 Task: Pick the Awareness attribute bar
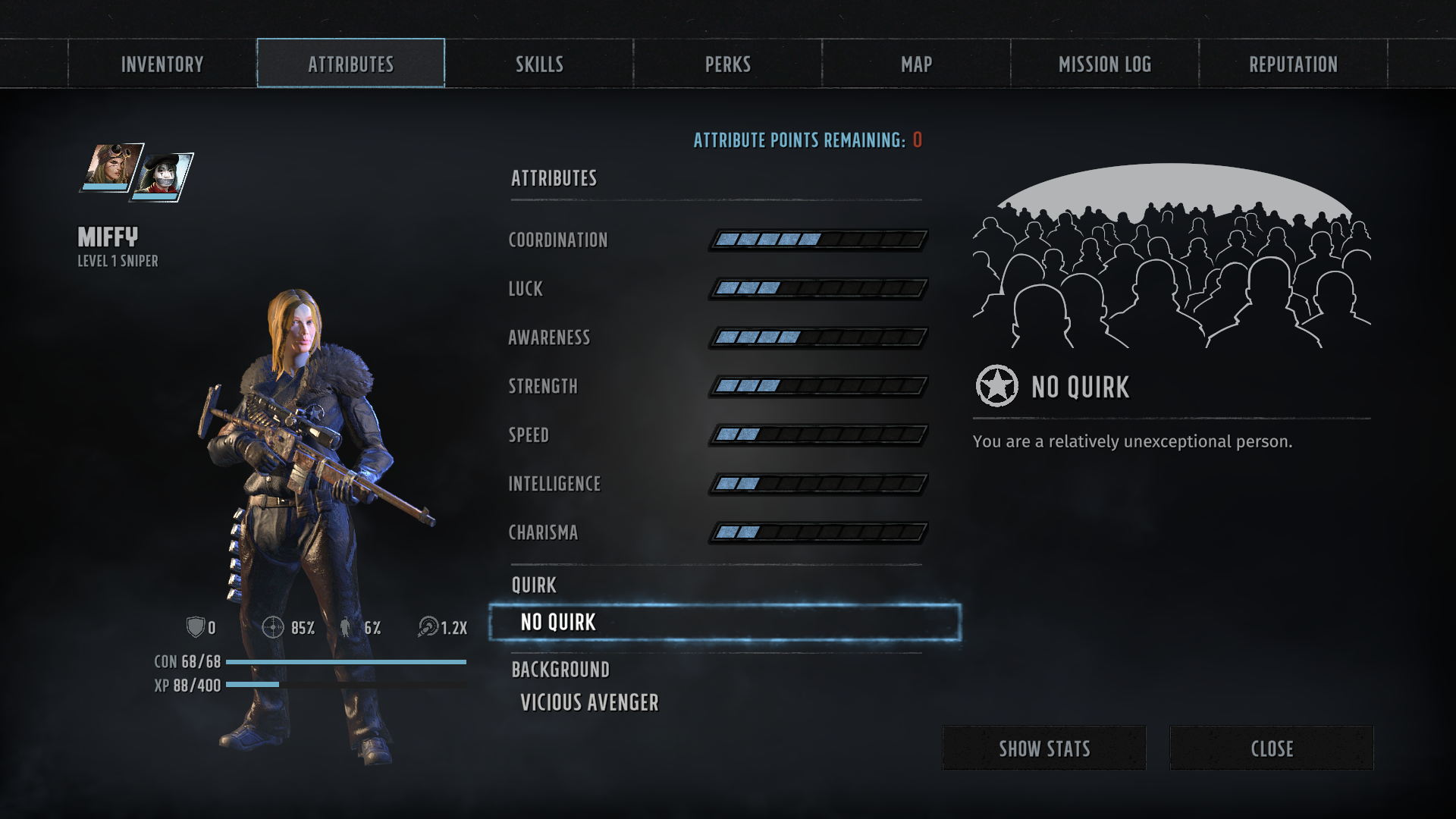pyautogui.click(x=818, y=337)
